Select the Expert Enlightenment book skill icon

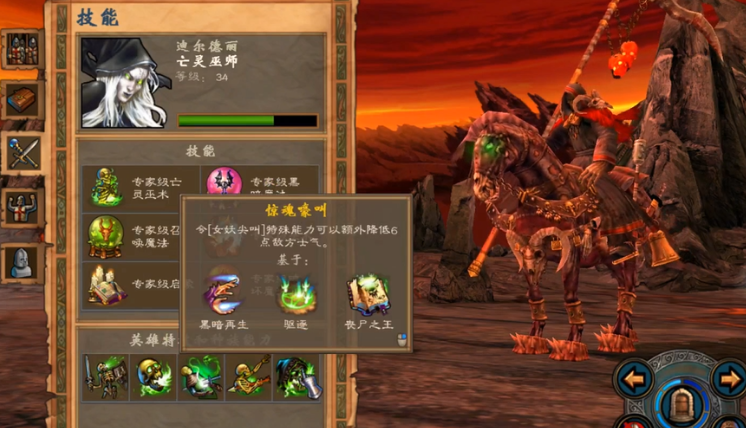106,285
